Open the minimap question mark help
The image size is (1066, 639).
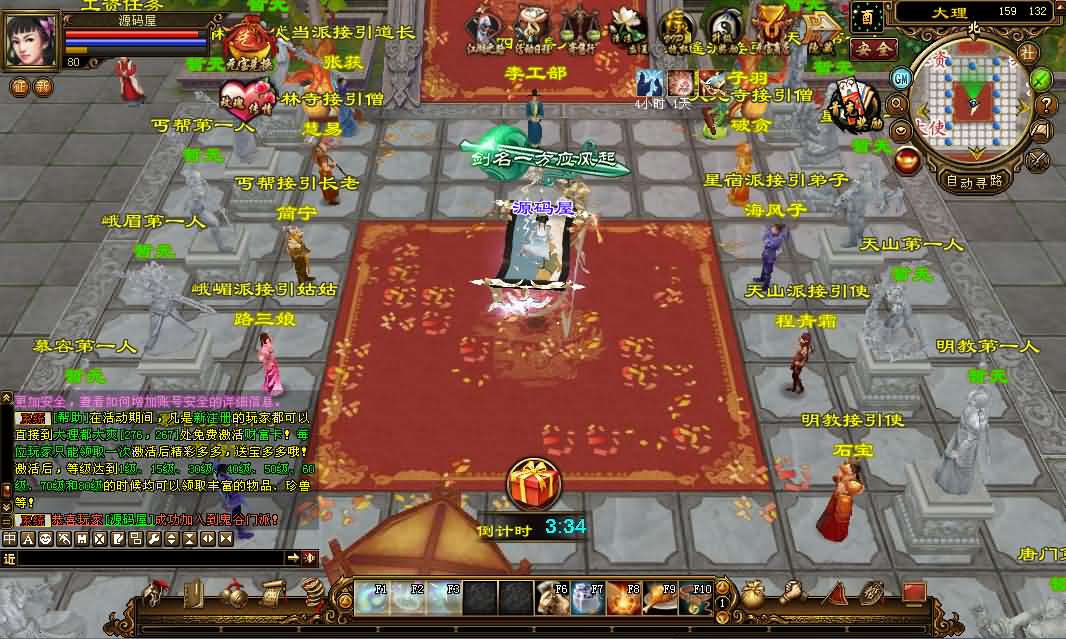point(1047,104)
